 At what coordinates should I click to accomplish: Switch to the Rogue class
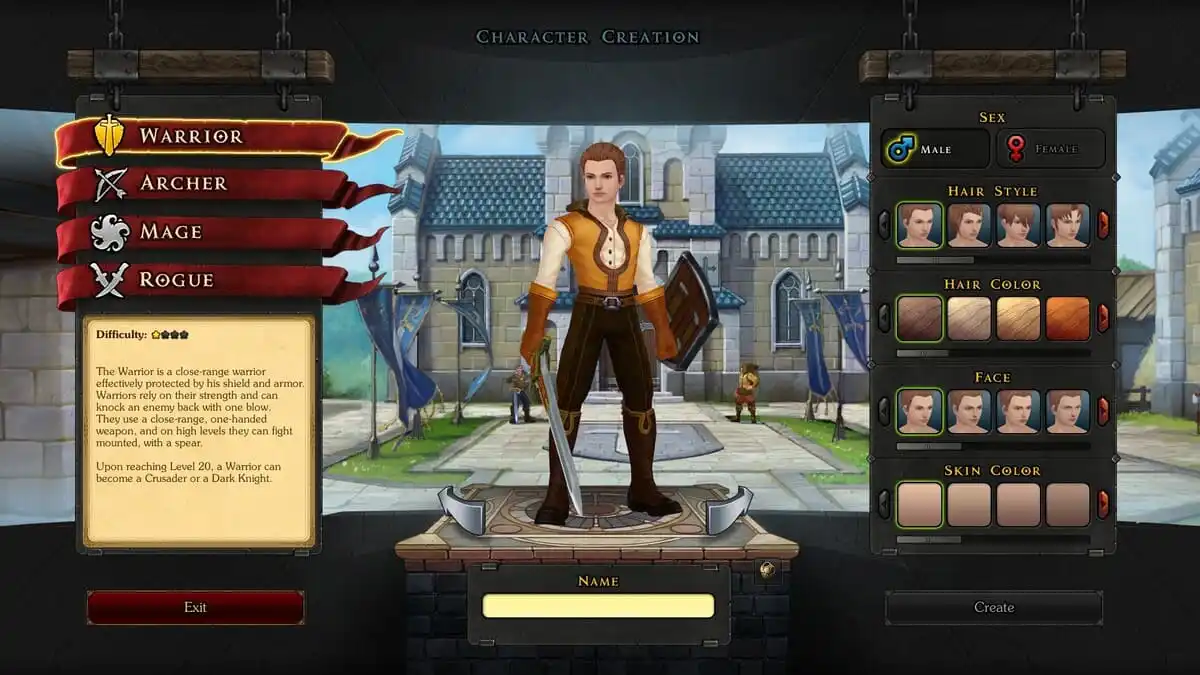(176, 280)
